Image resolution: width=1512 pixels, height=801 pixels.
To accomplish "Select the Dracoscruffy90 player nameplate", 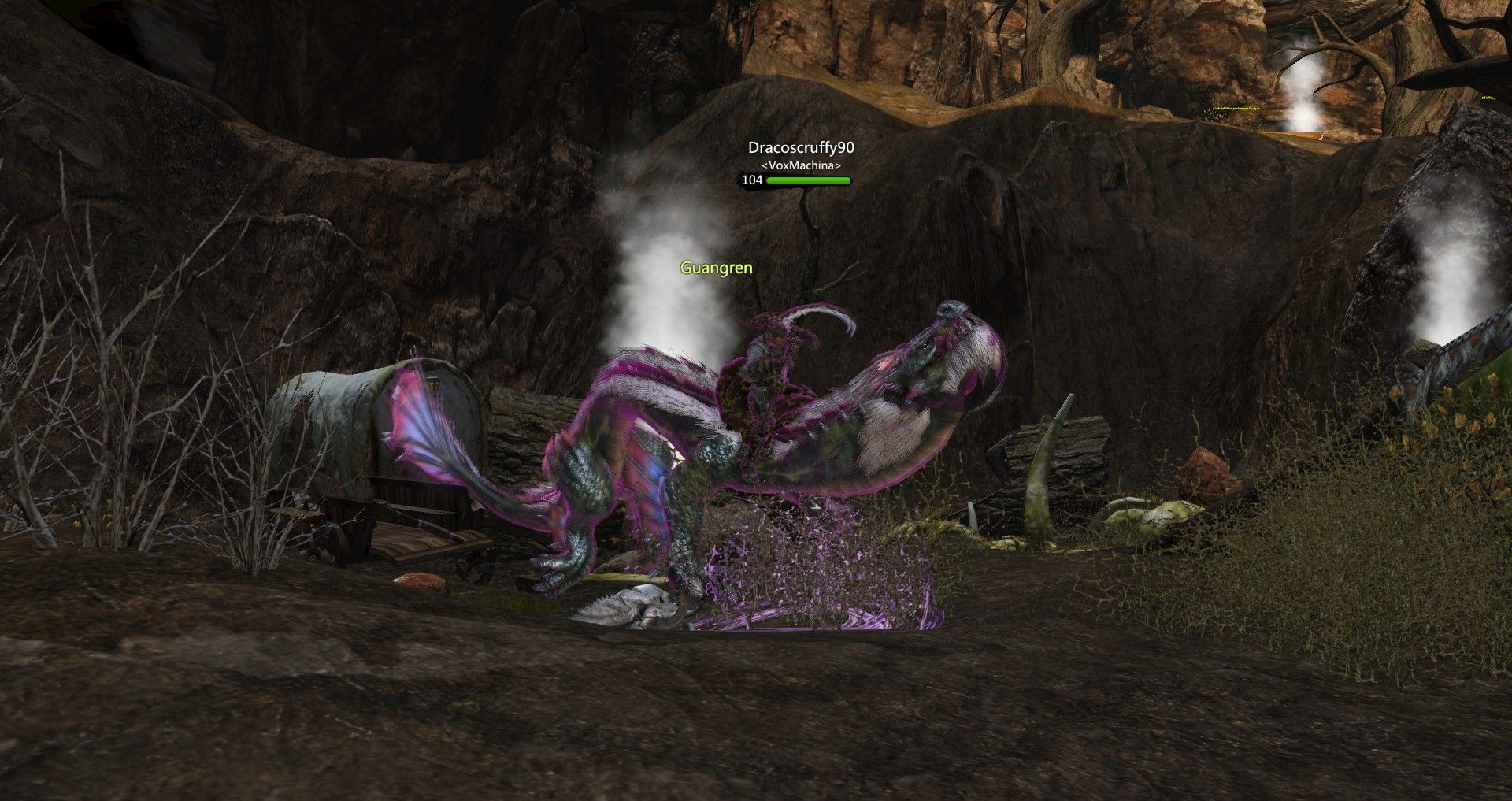I will (800, 148).
